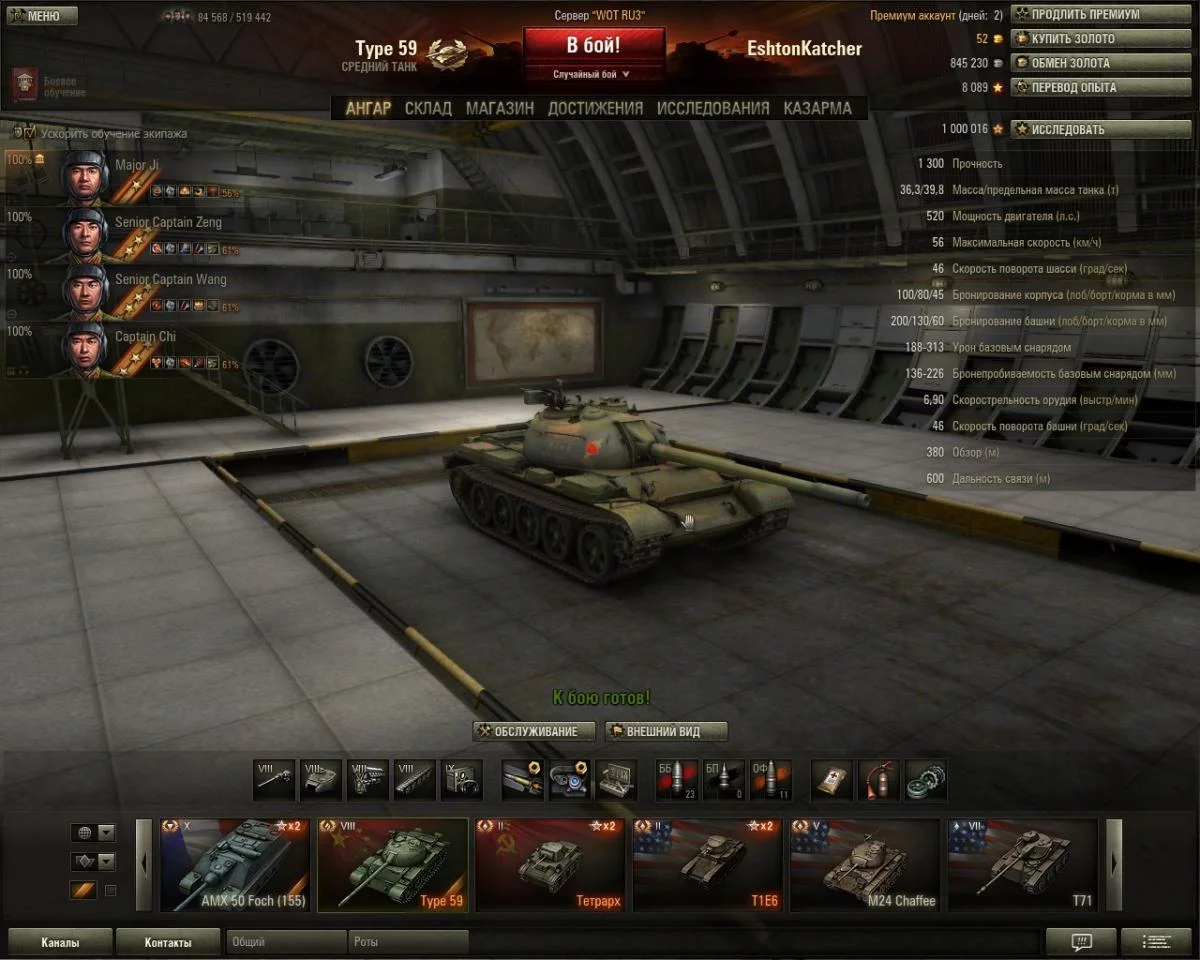The image size is (1200, 960).
Task: Open the Случайный бой battle type dropdown
Action: (593, 74)
